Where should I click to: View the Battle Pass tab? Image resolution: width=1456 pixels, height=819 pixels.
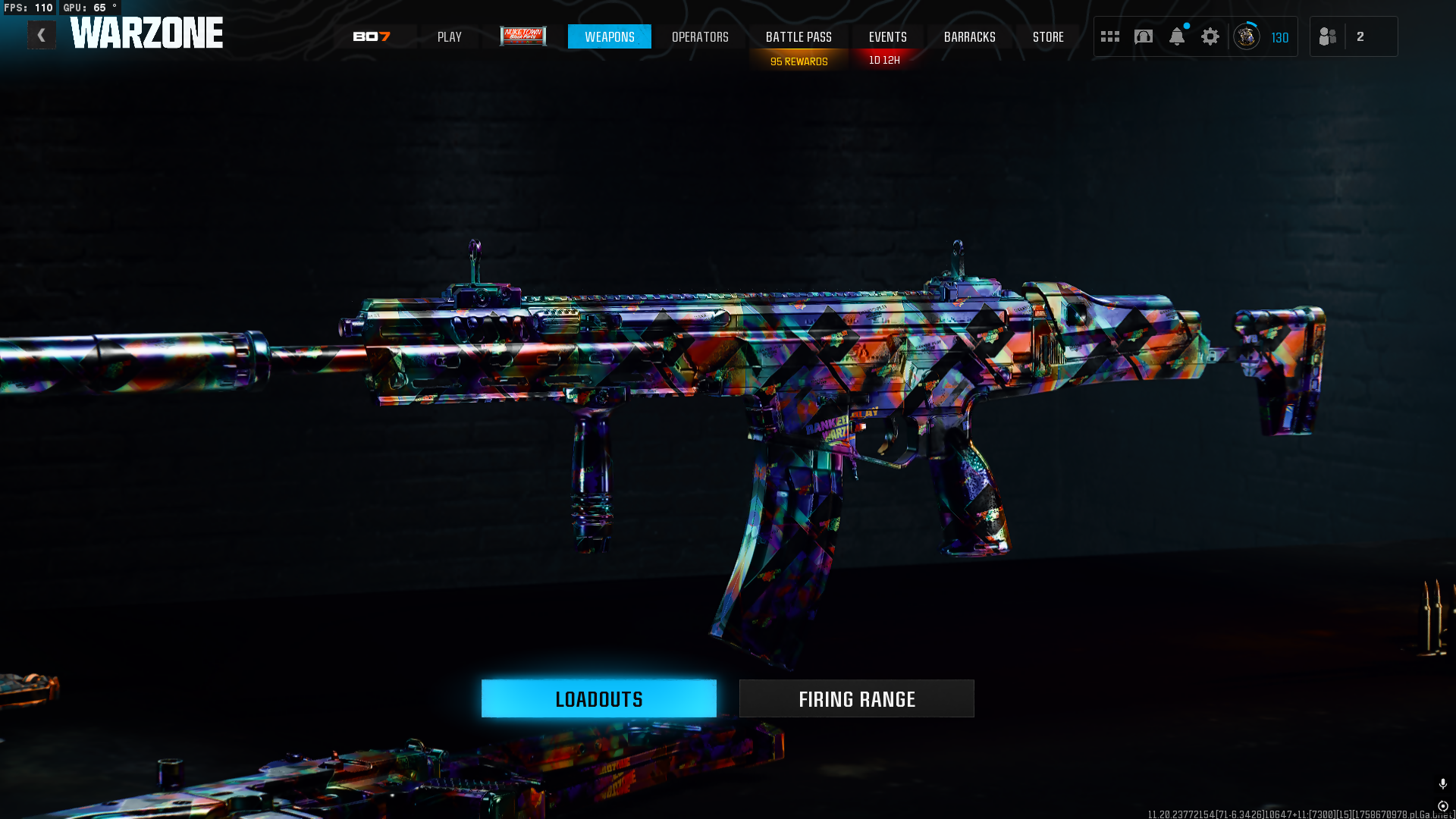click(799, 36)
